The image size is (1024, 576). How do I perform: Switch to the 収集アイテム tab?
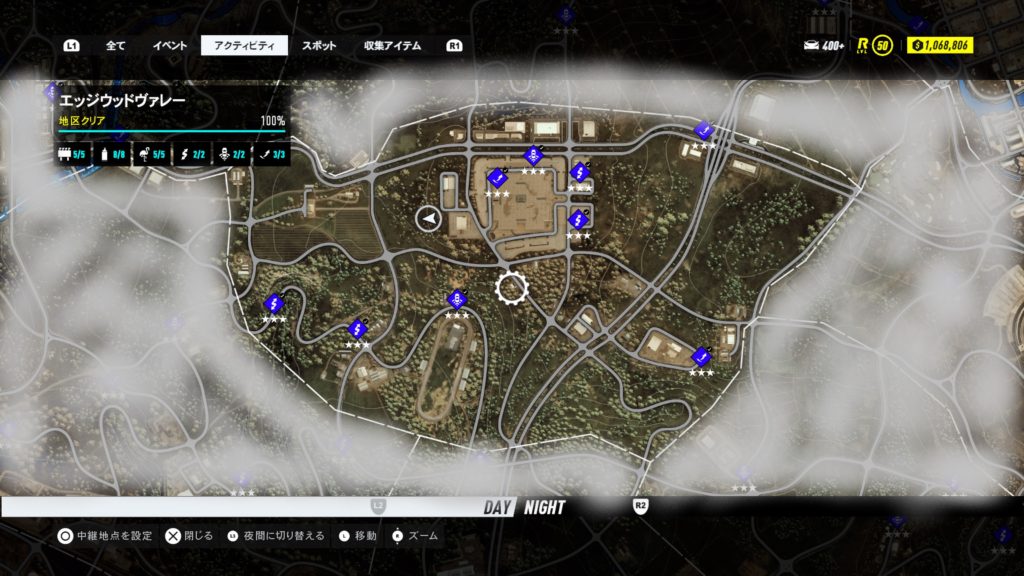(392, 45)
